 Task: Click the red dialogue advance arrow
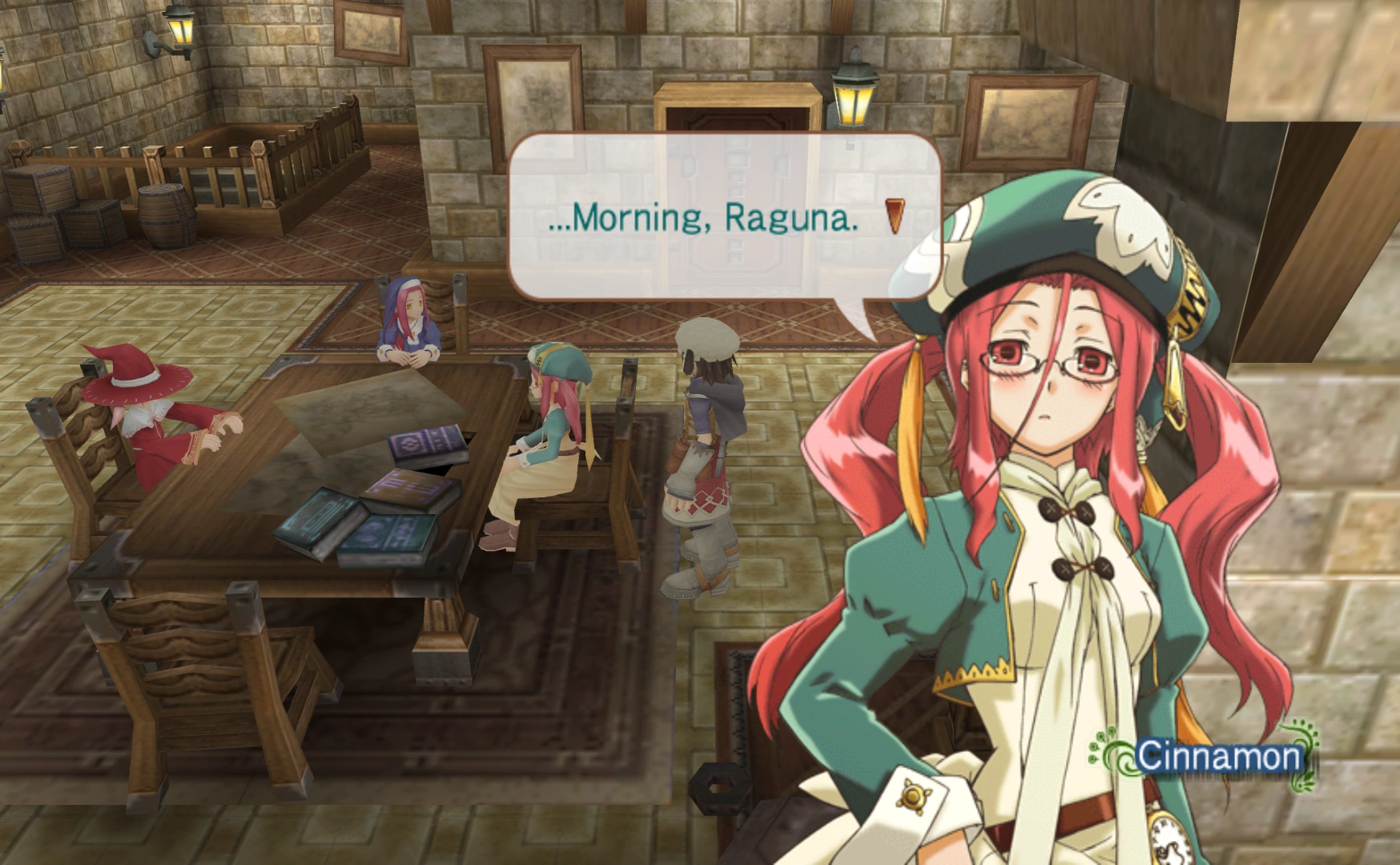pos(895,217)
